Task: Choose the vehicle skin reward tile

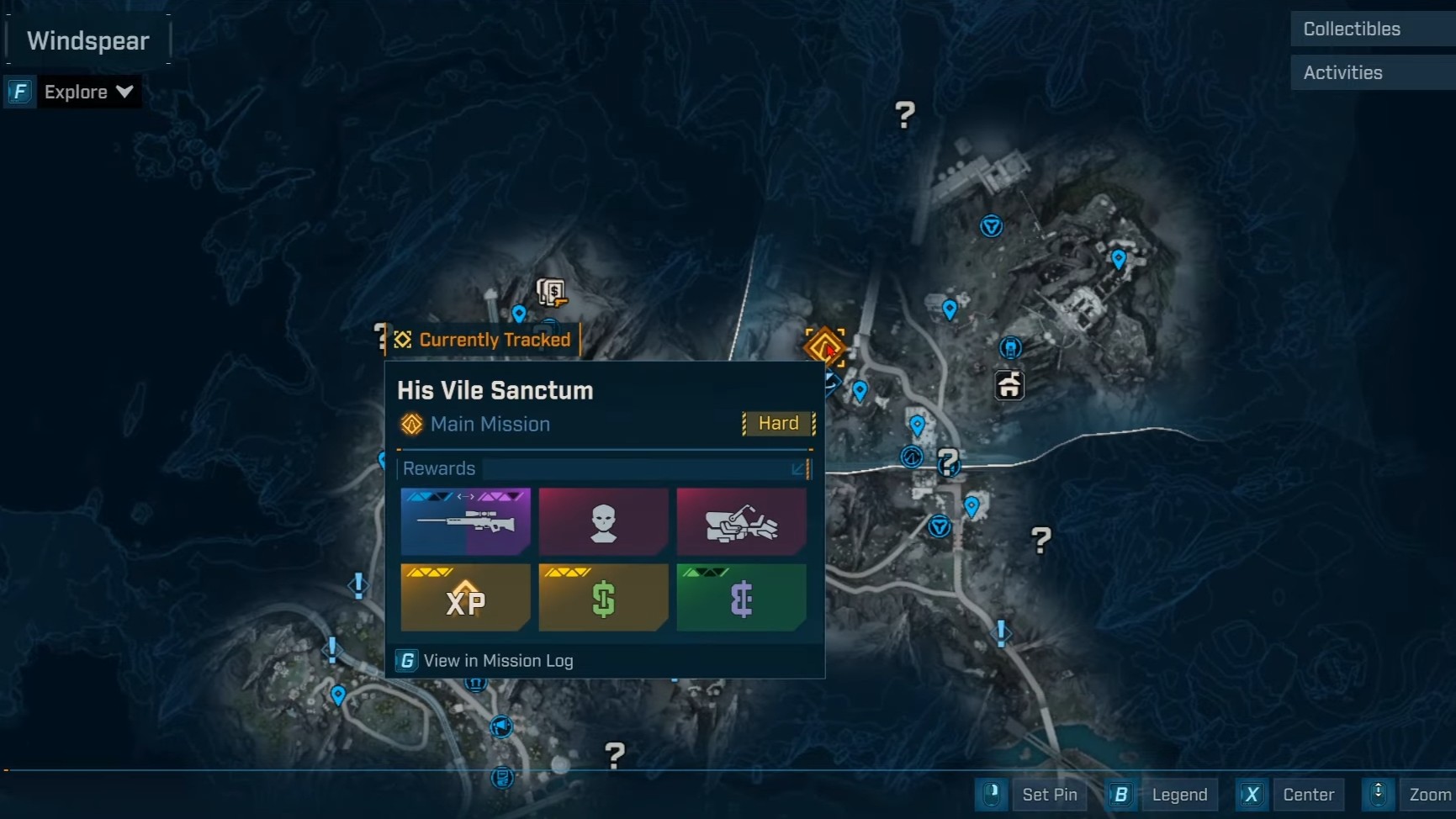Action: (741, 521)
